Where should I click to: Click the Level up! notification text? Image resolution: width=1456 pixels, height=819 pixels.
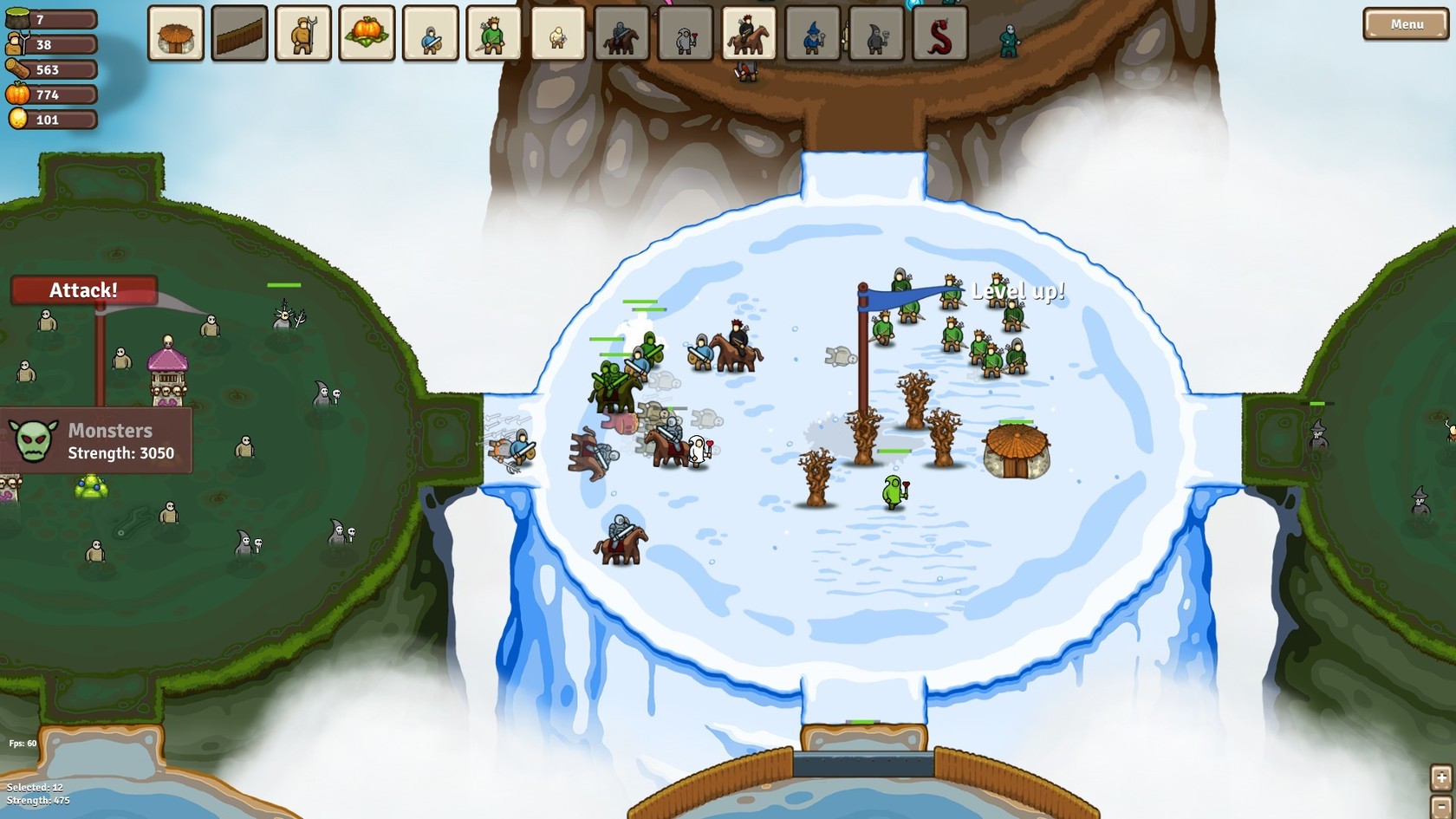tap(1019, 292)
